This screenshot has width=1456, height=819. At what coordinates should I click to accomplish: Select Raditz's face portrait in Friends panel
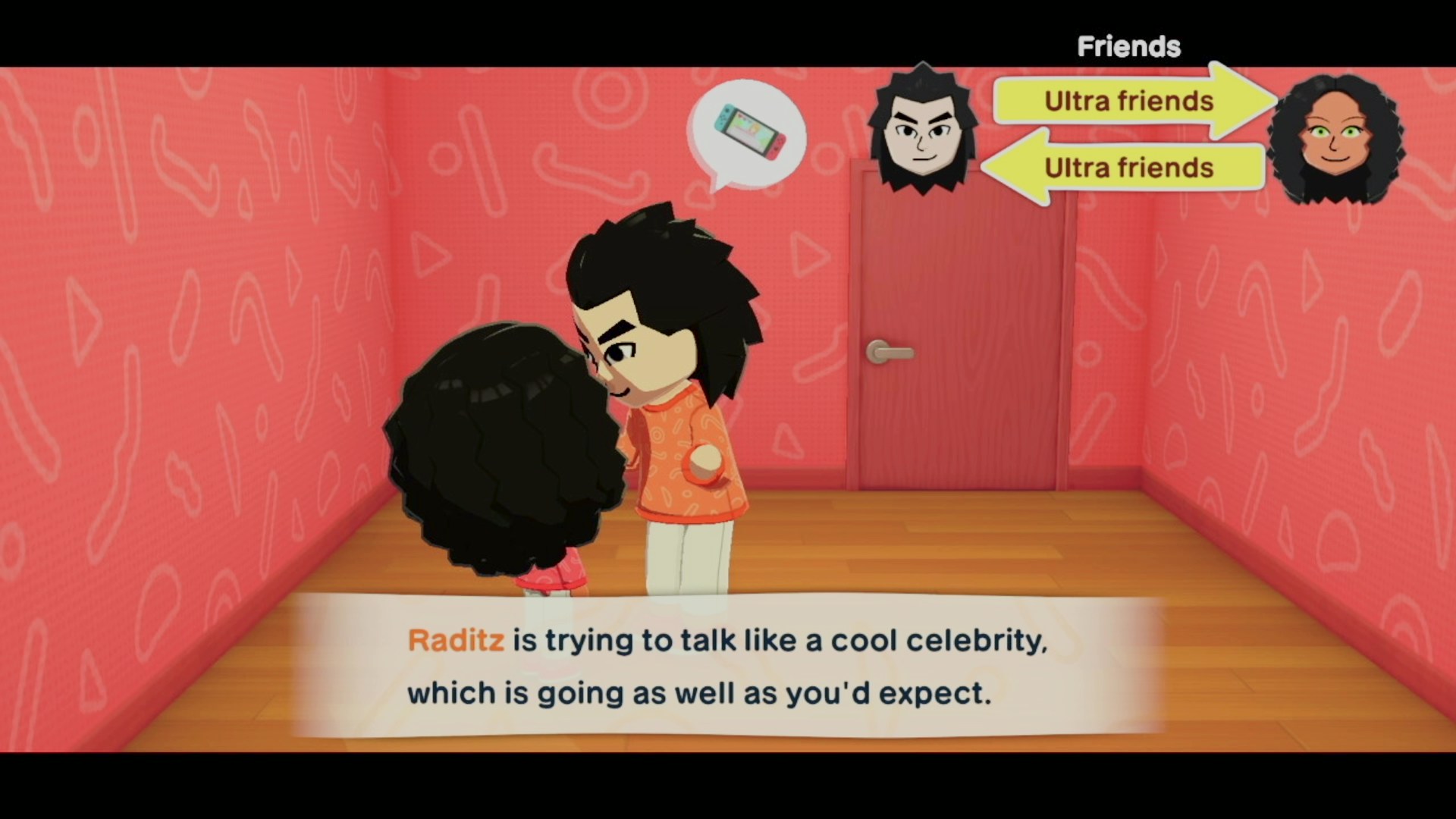[x=921, y=130]
